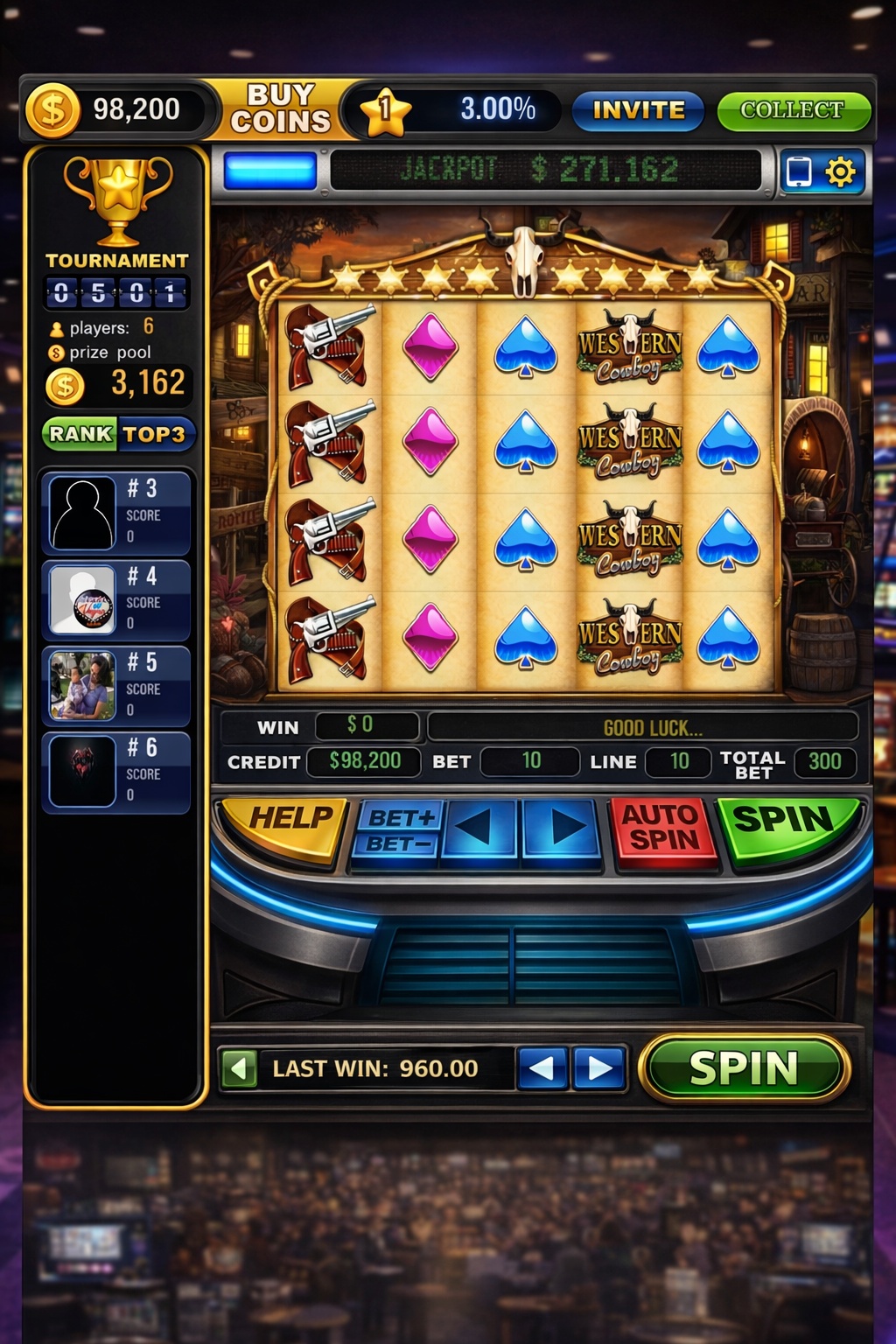Activate Auto Spin

(662, 828)
